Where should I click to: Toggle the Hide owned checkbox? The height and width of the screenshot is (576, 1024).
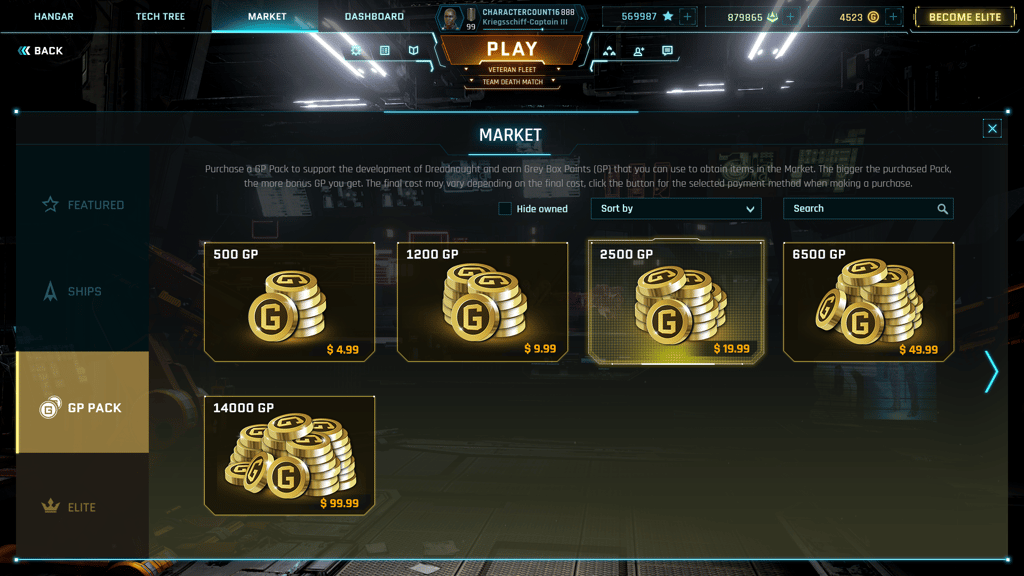(505, 209)
